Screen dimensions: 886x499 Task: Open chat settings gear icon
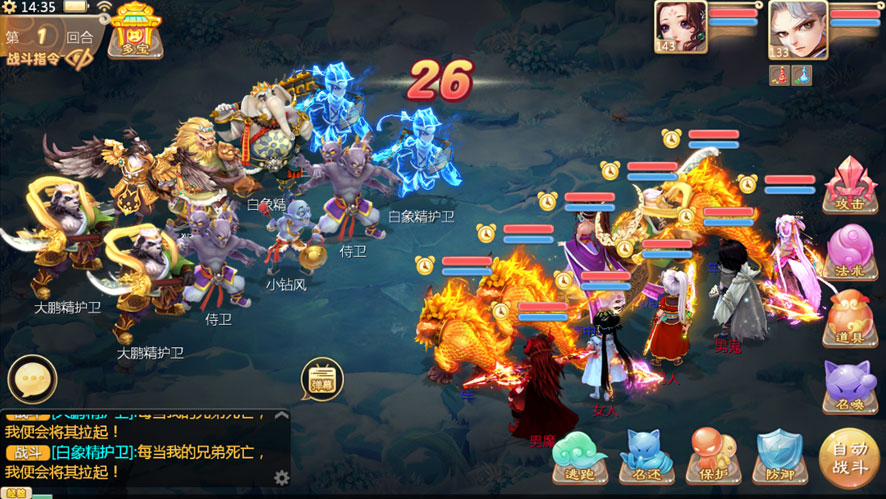pyautogui.click(x=282, y=477)
